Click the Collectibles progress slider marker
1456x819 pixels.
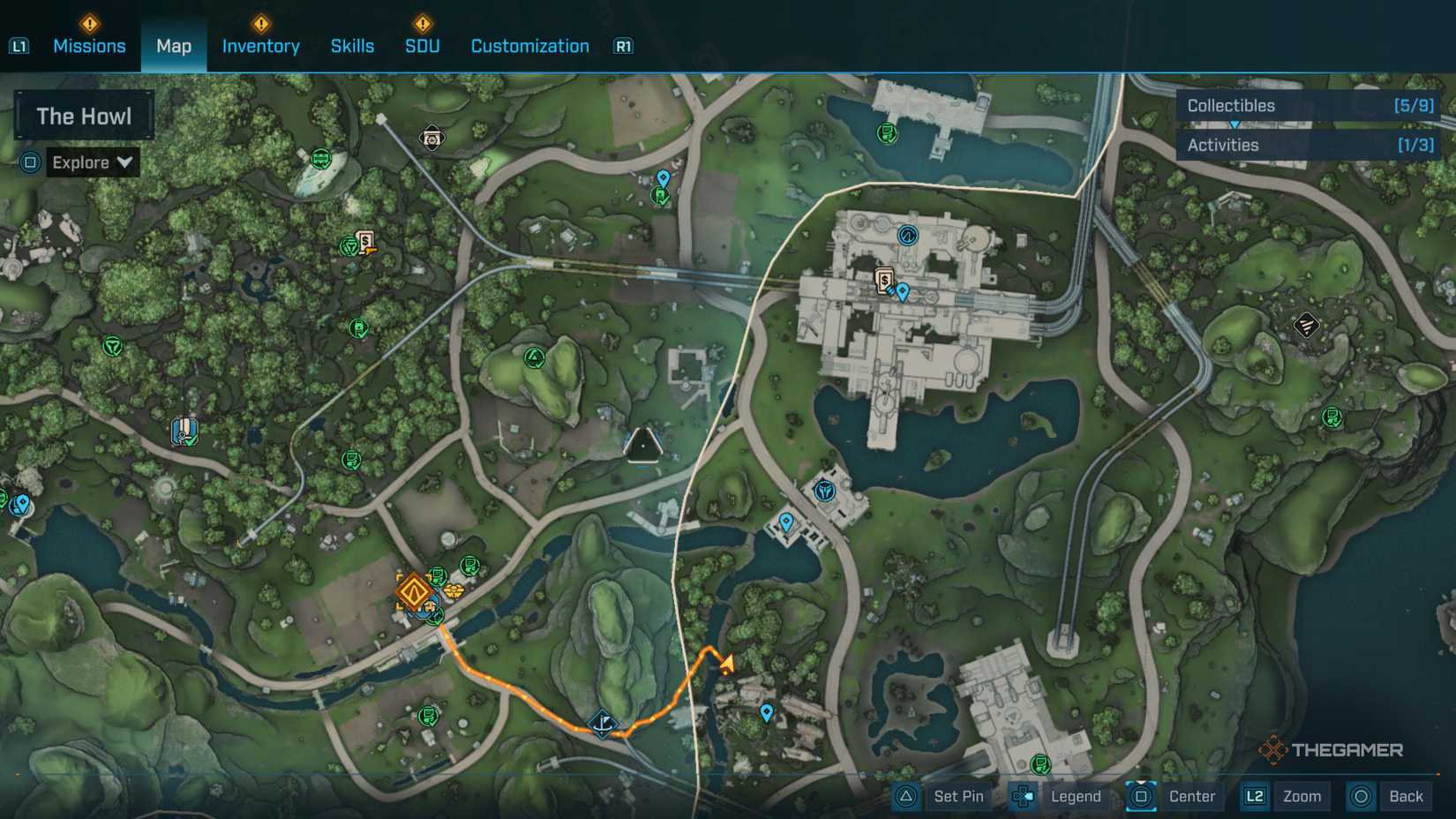(1234, 124)
